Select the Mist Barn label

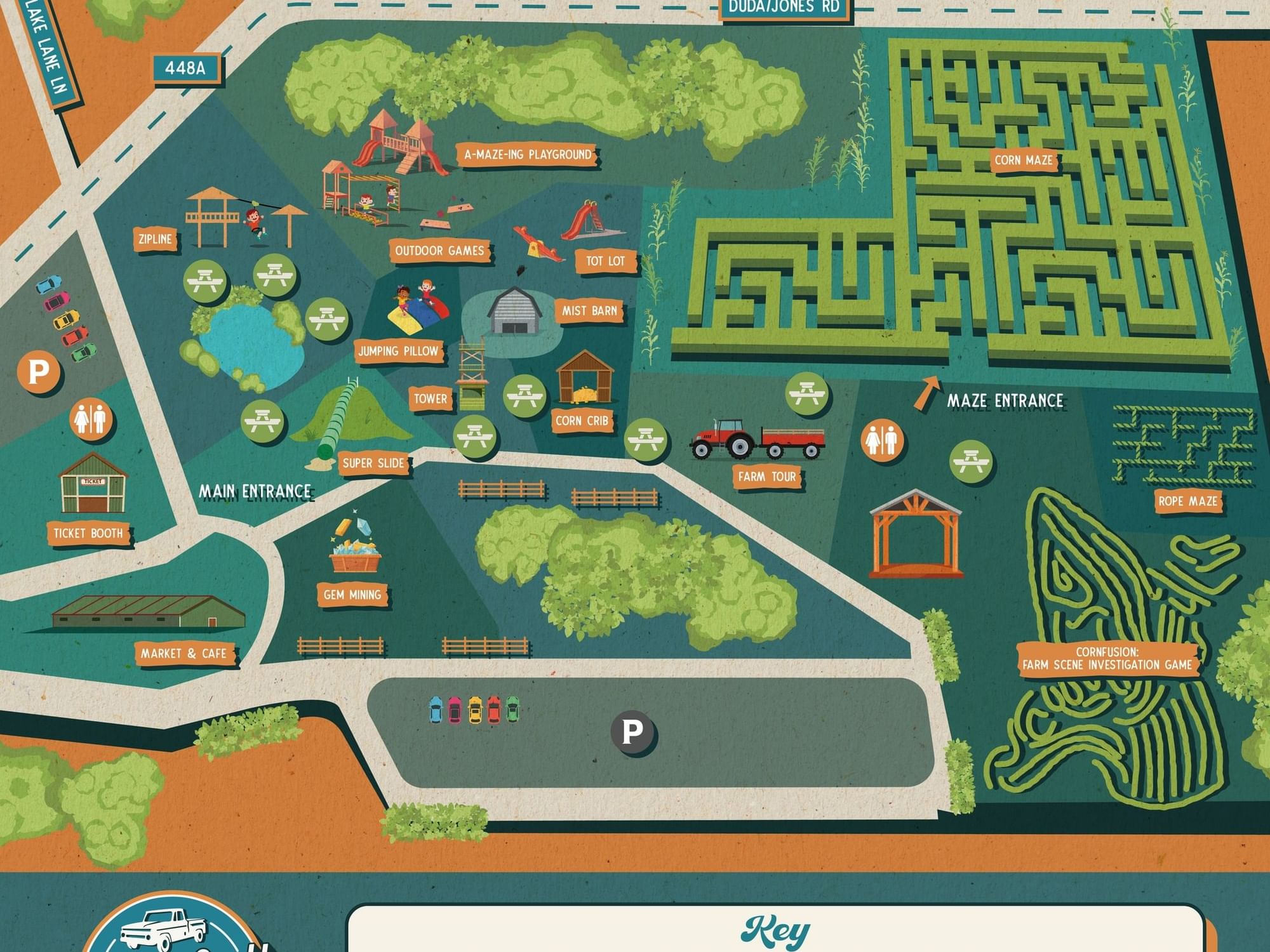coord(589,311)
